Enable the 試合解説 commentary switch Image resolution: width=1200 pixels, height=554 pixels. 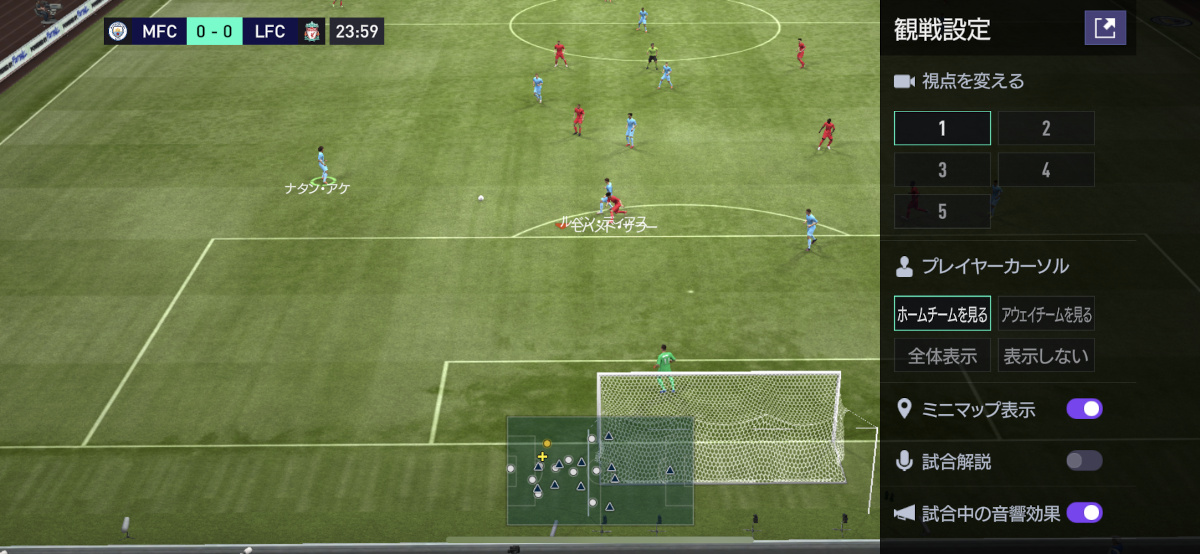[x=1084, y=461]
